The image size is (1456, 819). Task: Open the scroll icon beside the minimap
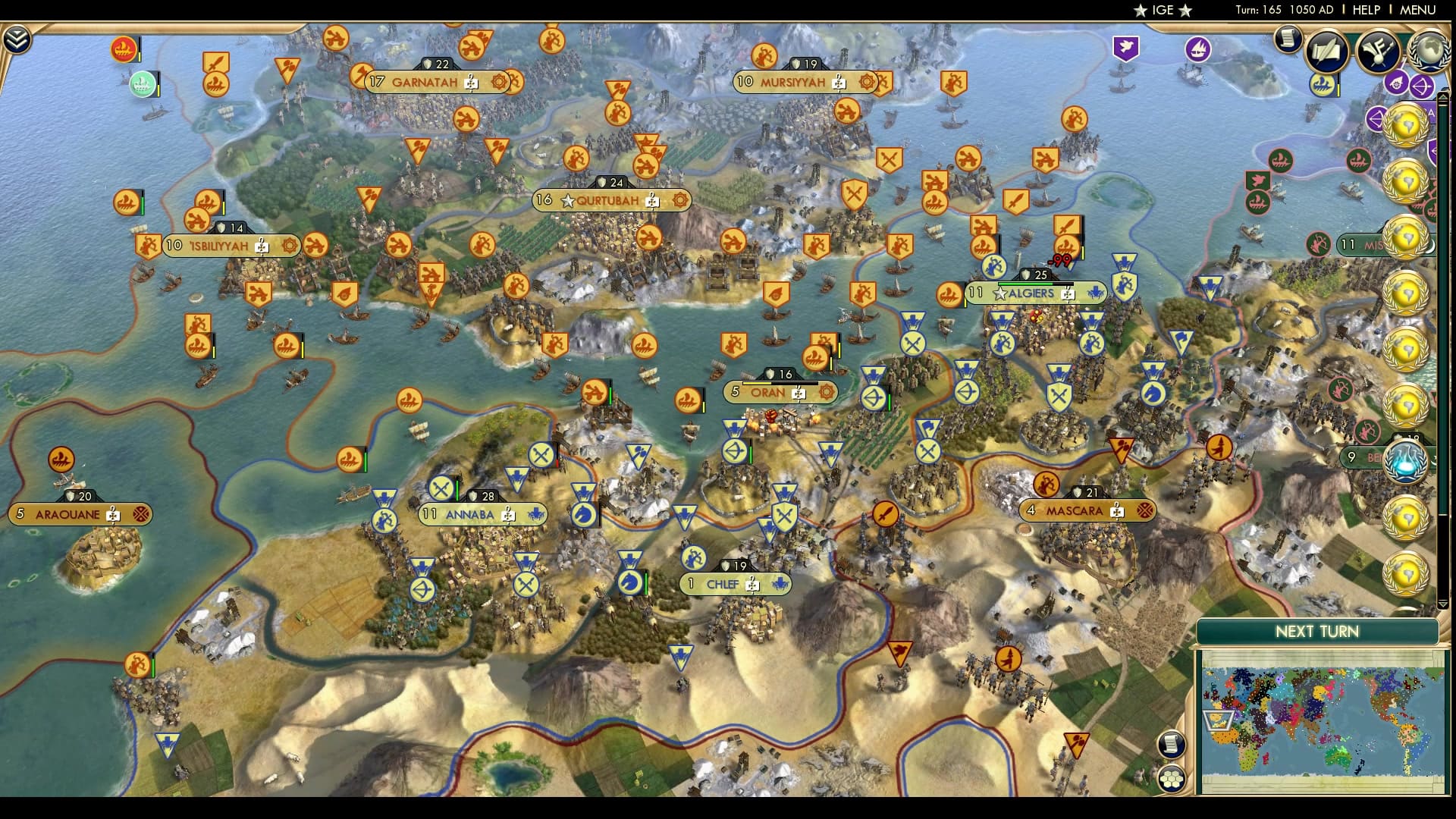point(1172,744)
